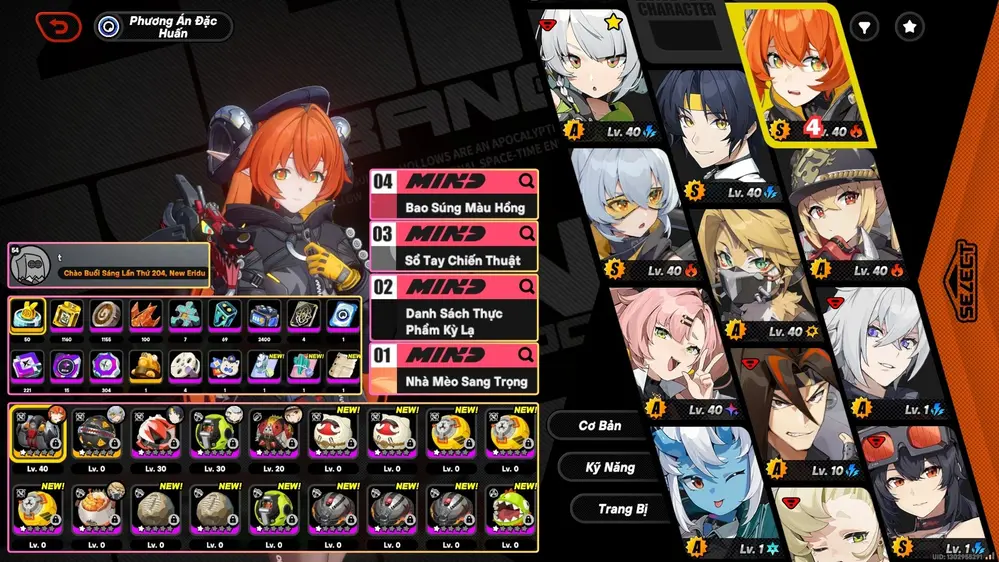Switch to the Cơ Bản tab
999x562 pixels.
[x=600, y=426]
